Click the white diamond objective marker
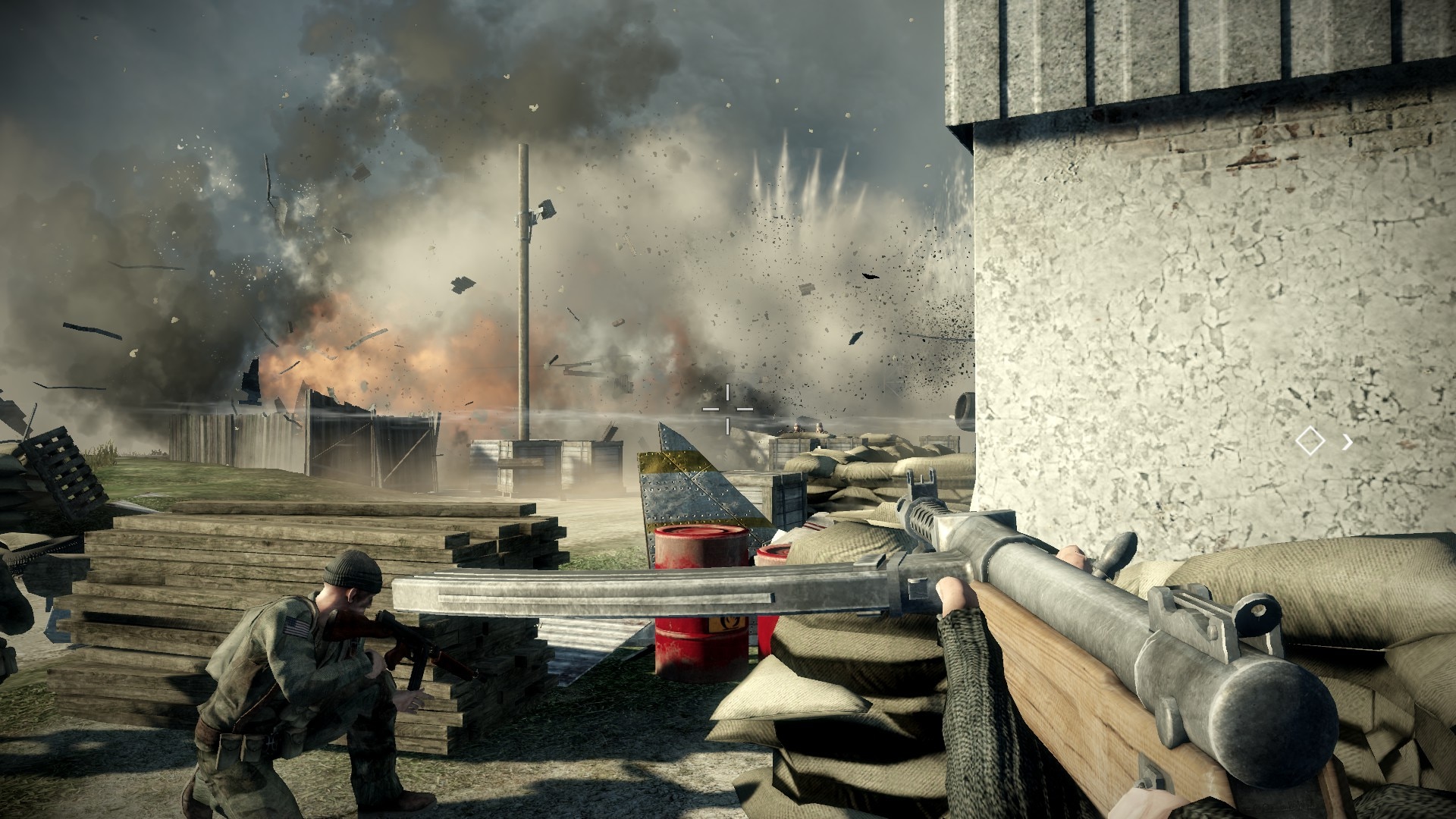This screenshot has width=1456, height=819. click(1310, 441)
